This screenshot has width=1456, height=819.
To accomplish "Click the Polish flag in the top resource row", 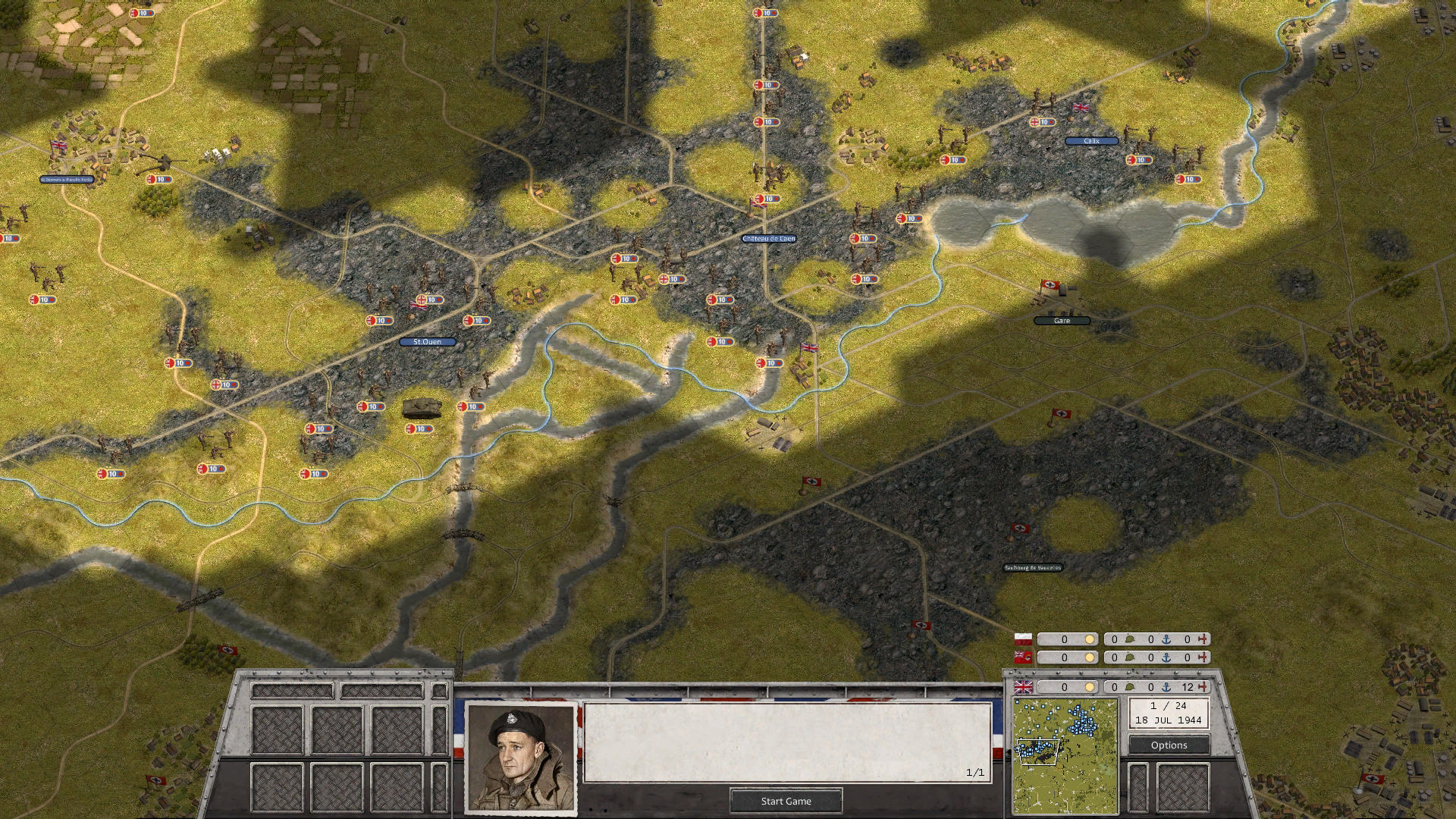I will (1021, 638).
